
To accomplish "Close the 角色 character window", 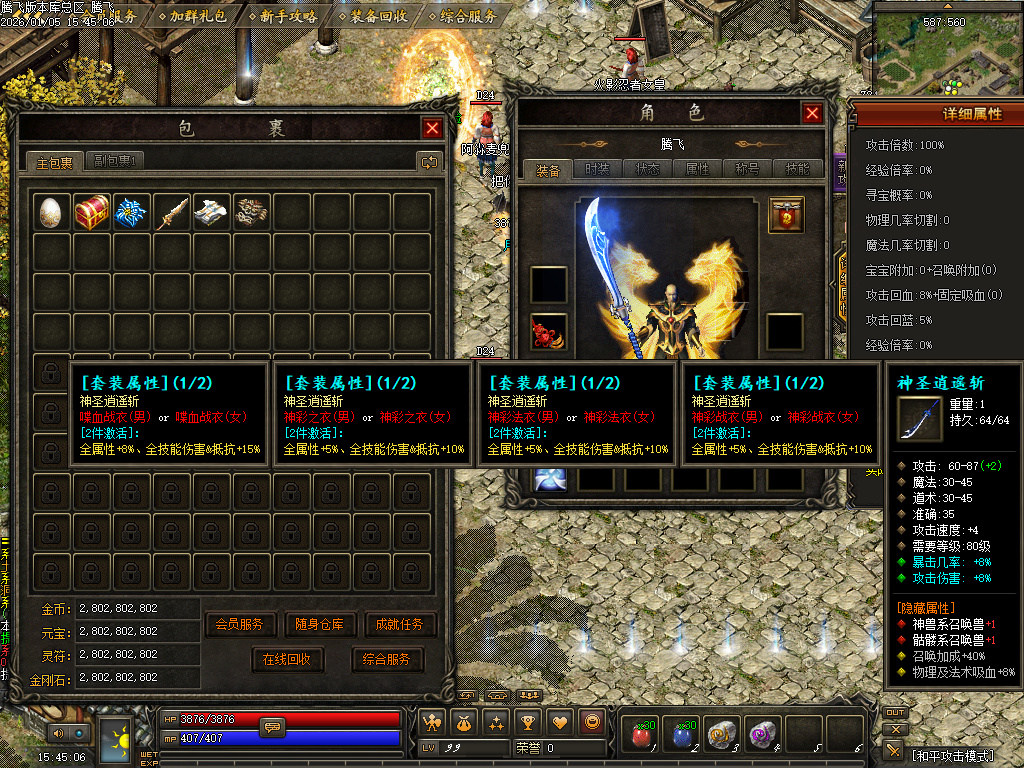I will click(812, 114).
